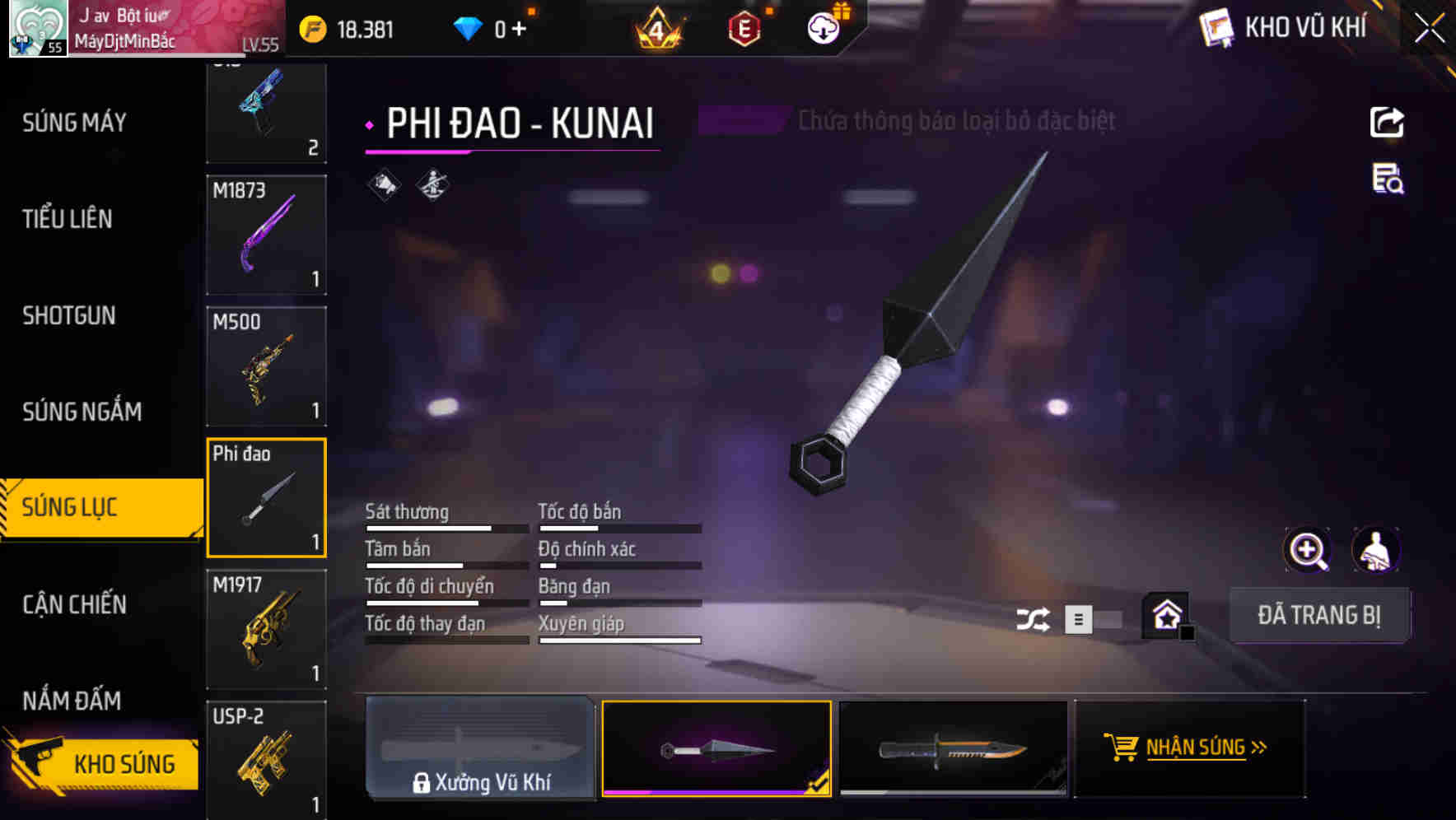Viewport: 1456px width, 820px height.
Task: Switch to the CẬN CHIẾN category
Action: (72, 604)
